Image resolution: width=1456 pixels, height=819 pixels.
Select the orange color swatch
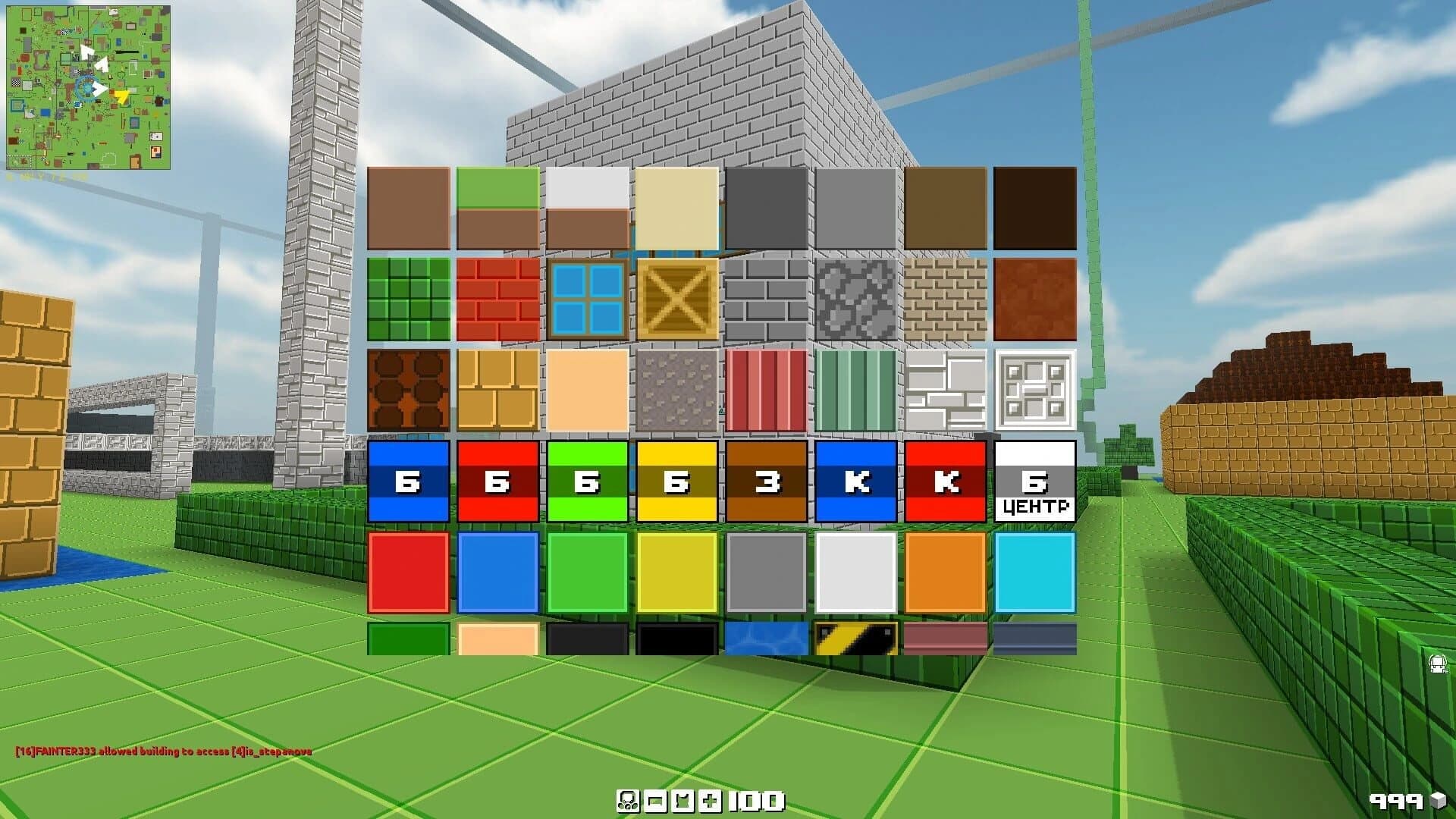coord(945,572)
